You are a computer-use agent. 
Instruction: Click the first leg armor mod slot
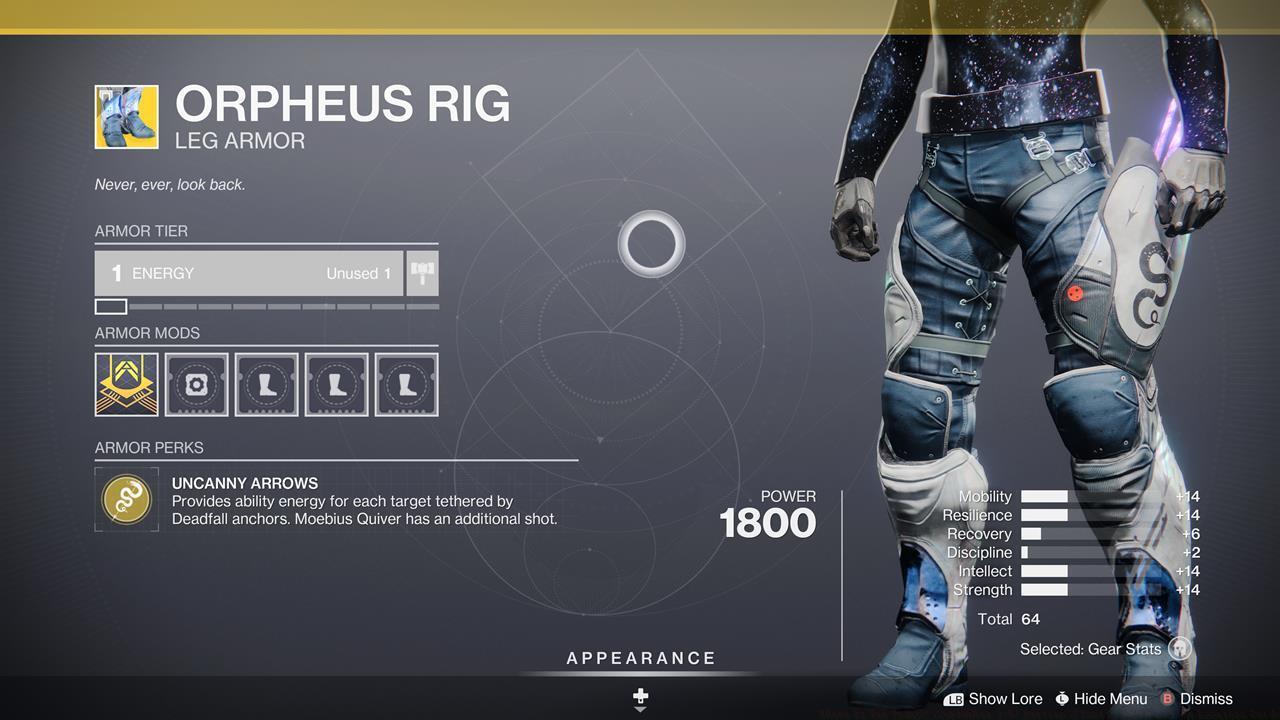[266, 384]
